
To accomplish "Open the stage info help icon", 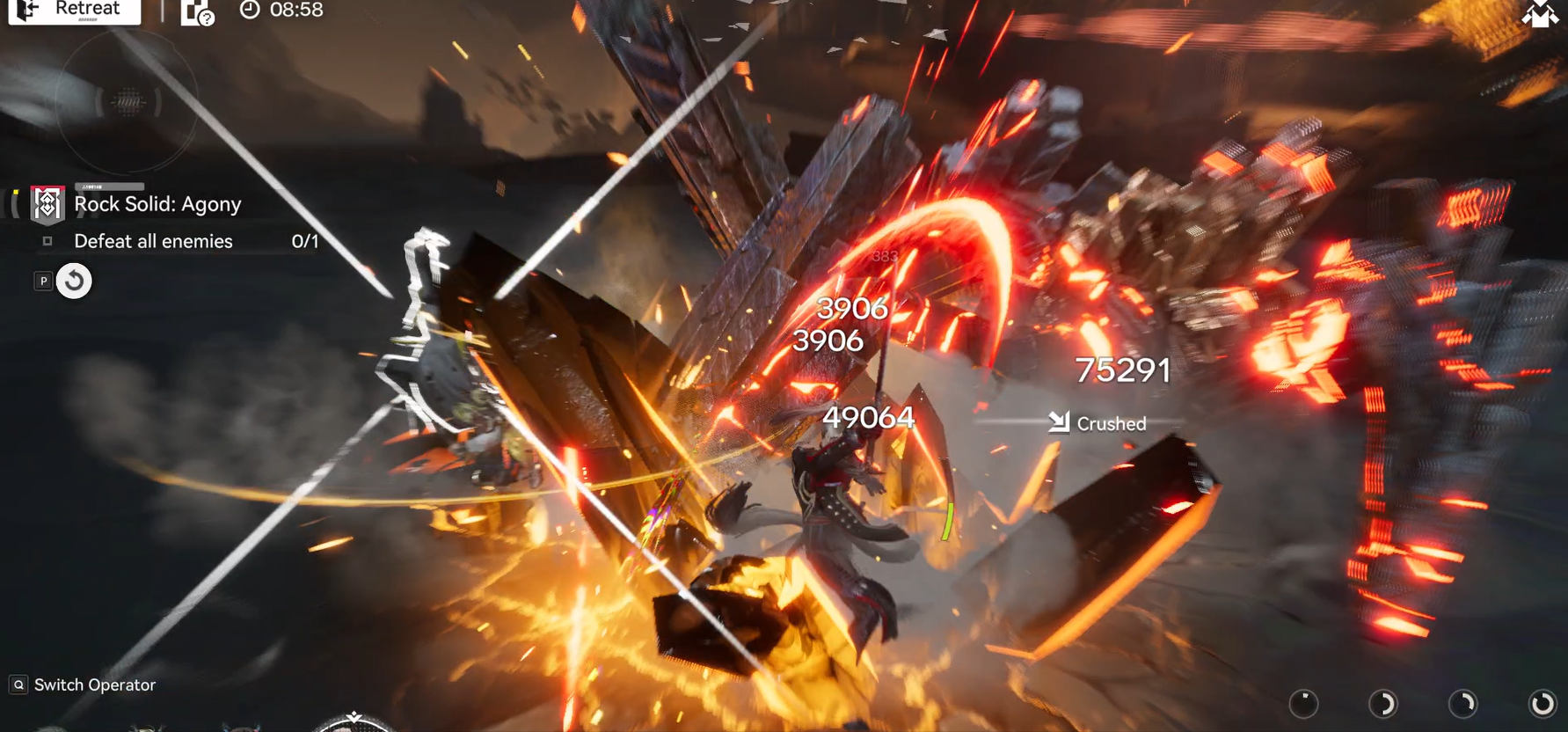I will (197, 12).
